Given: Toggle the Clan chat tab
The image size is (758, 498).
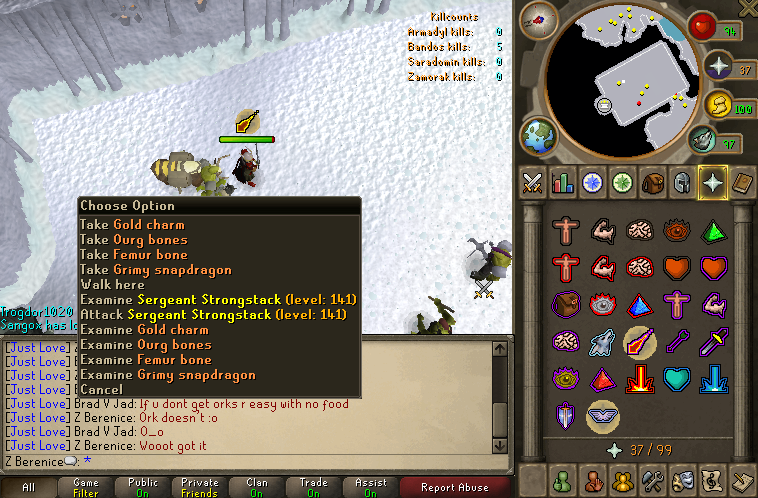Looking at the screenshot, I should click(256, 488).
